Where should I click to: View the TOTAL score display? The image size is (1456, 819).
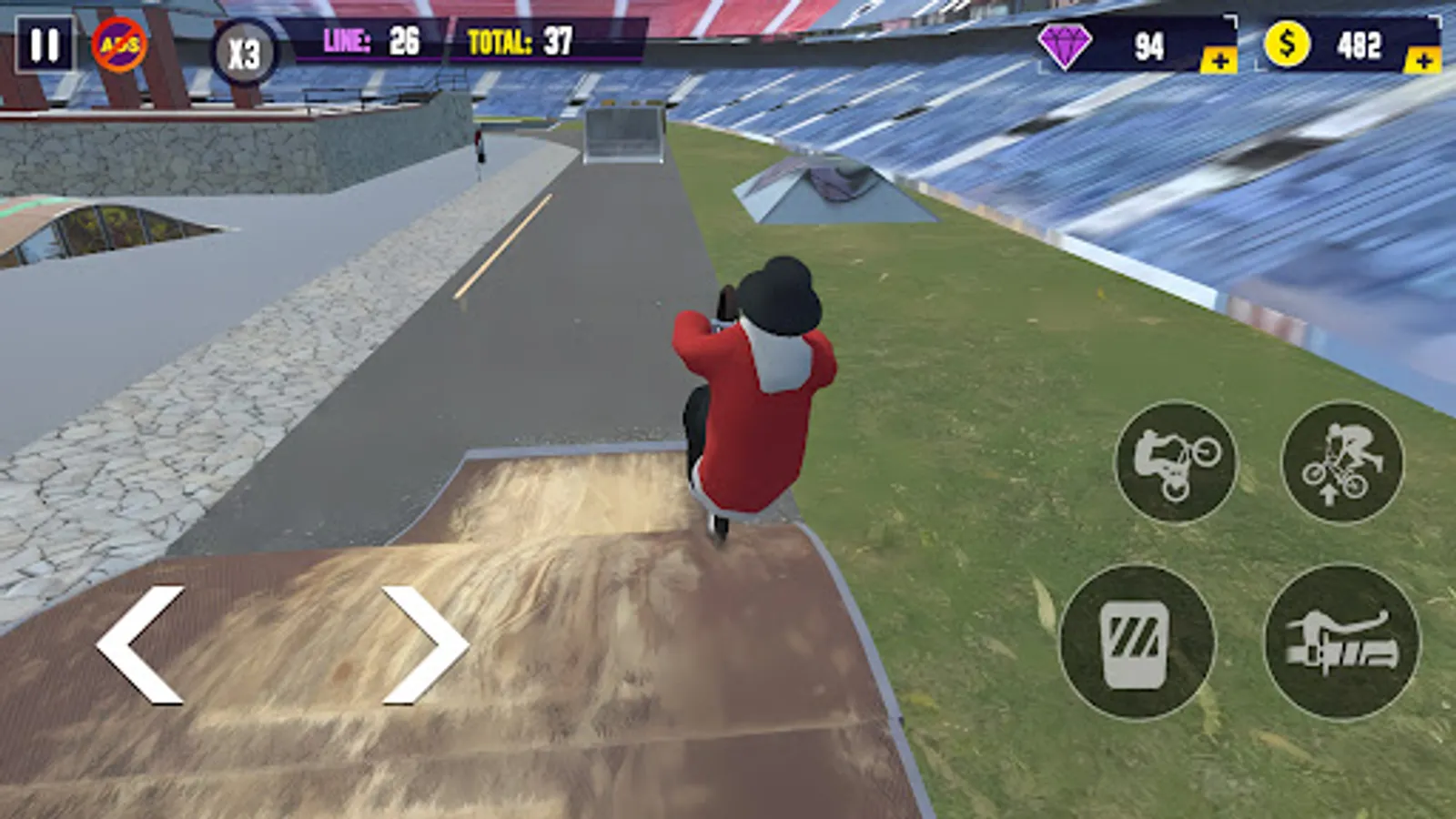point(519,40)
